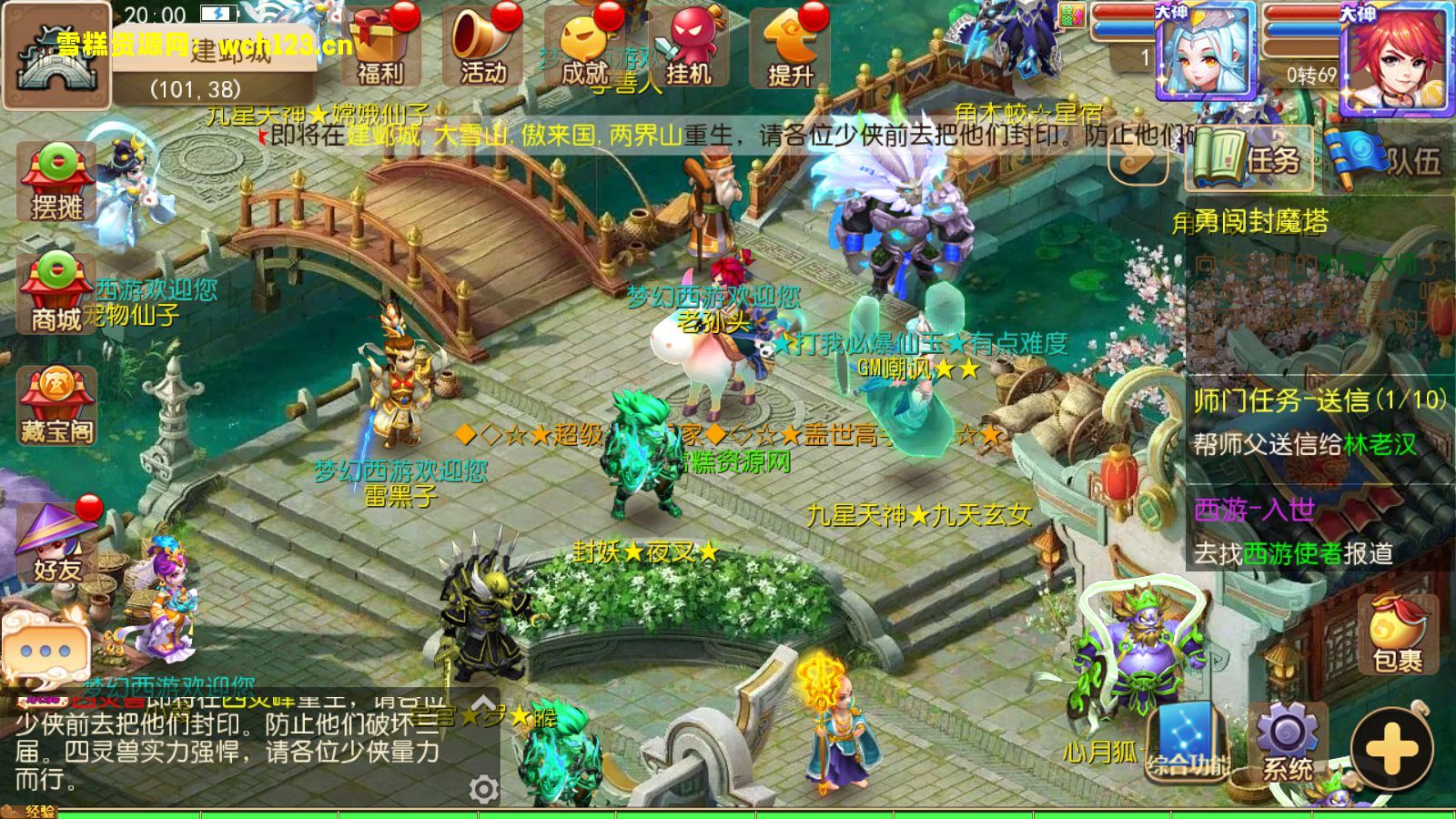Screen dimensions: 1456x819
Task: Activate 挂机 auto-battle mode
Action: click(688, 47)
